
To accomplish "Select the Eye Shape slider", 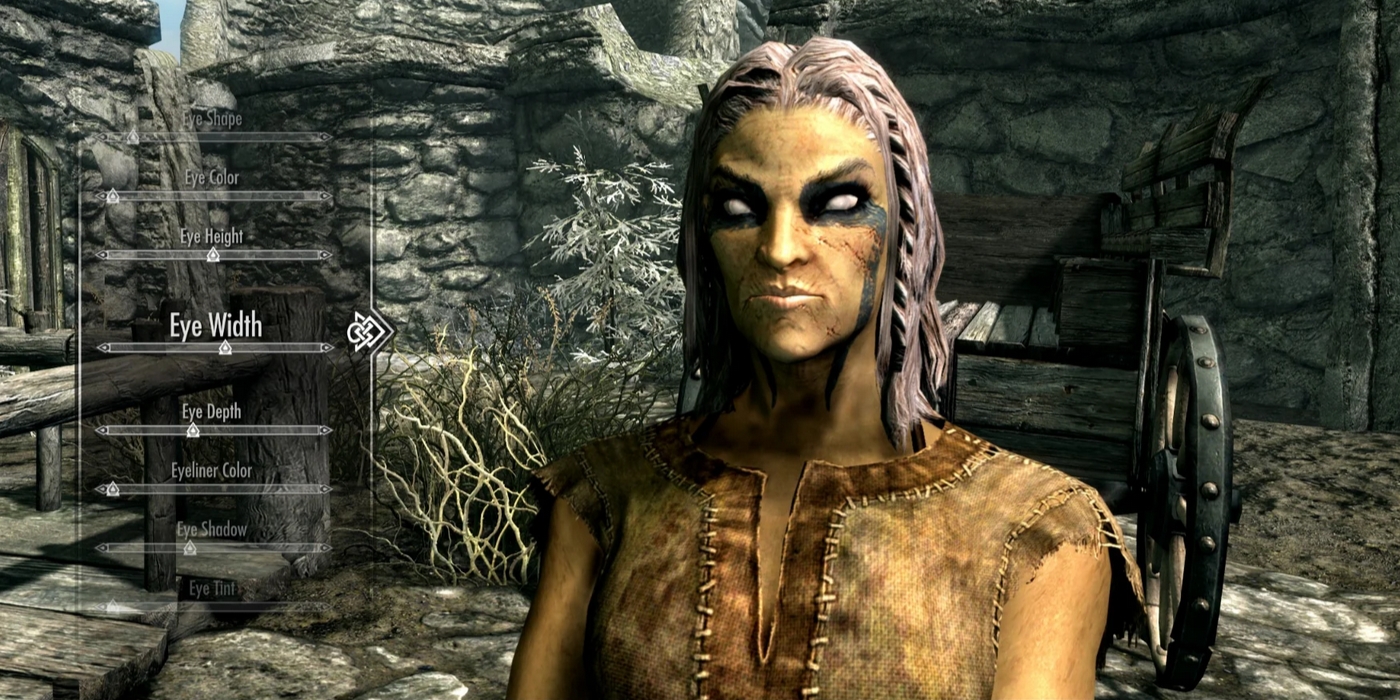I will click(214, 137).
